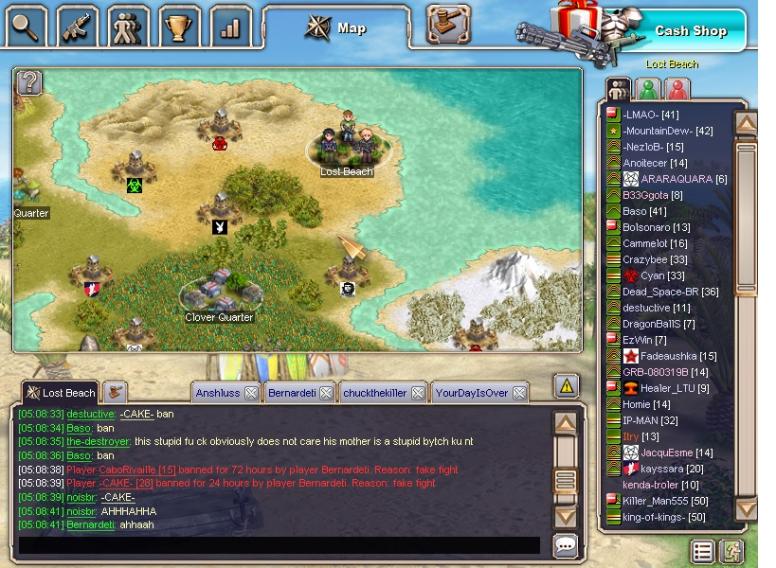776x568 pixels.
Task: Click the yellow warning triangle button
Action: (566, 385)
